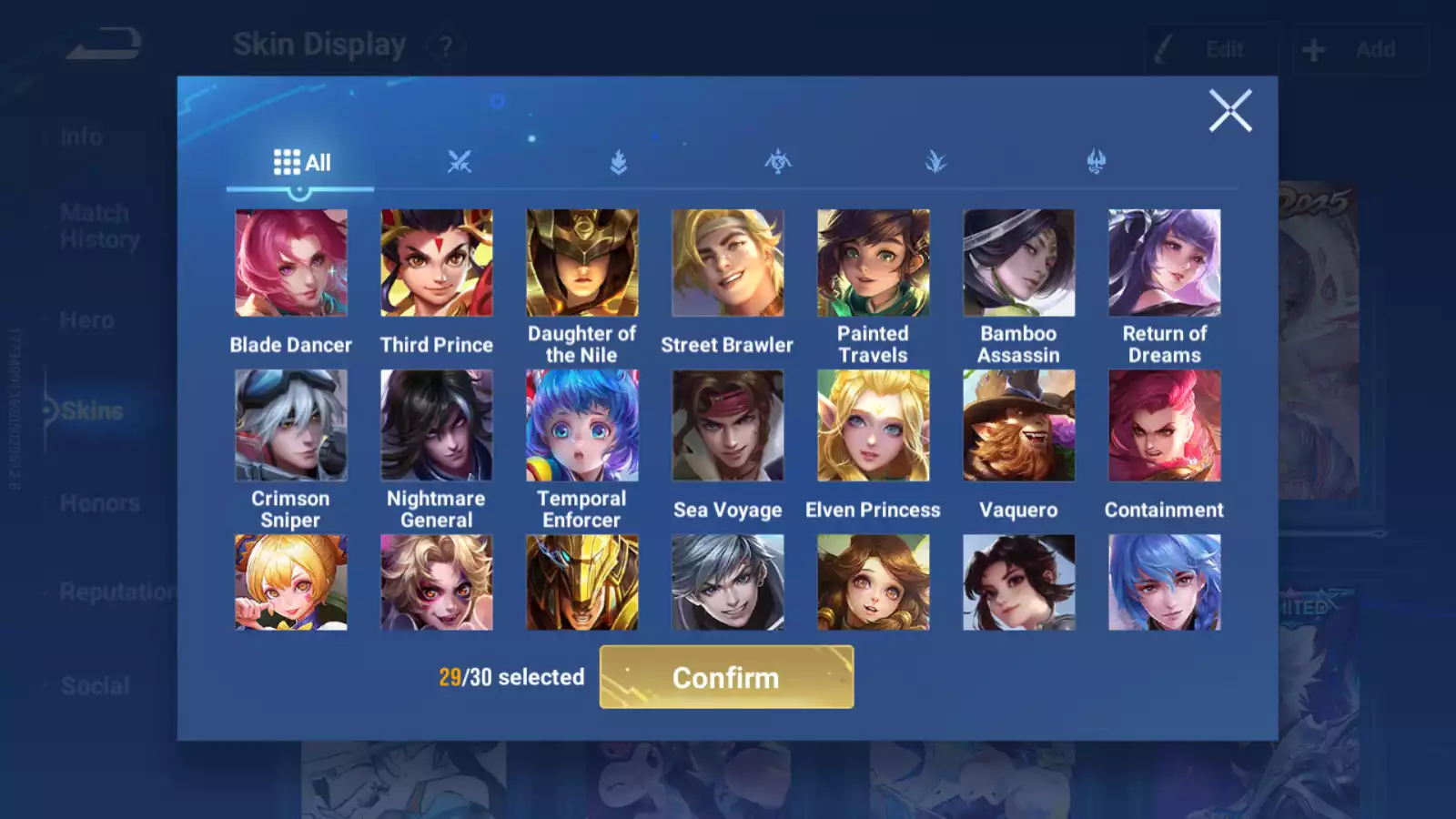
Task: Switch to the All skins tab
Action: pyautogui.click(x=301, y=163)
